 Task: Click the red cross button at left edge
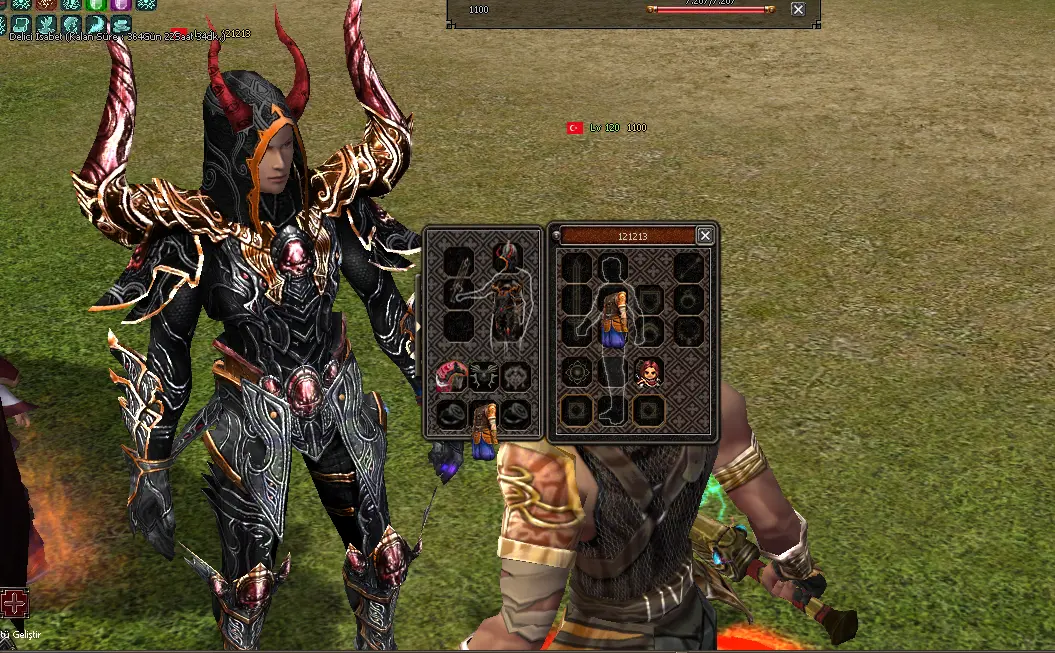pyautogui.click(x=14, y=603)
